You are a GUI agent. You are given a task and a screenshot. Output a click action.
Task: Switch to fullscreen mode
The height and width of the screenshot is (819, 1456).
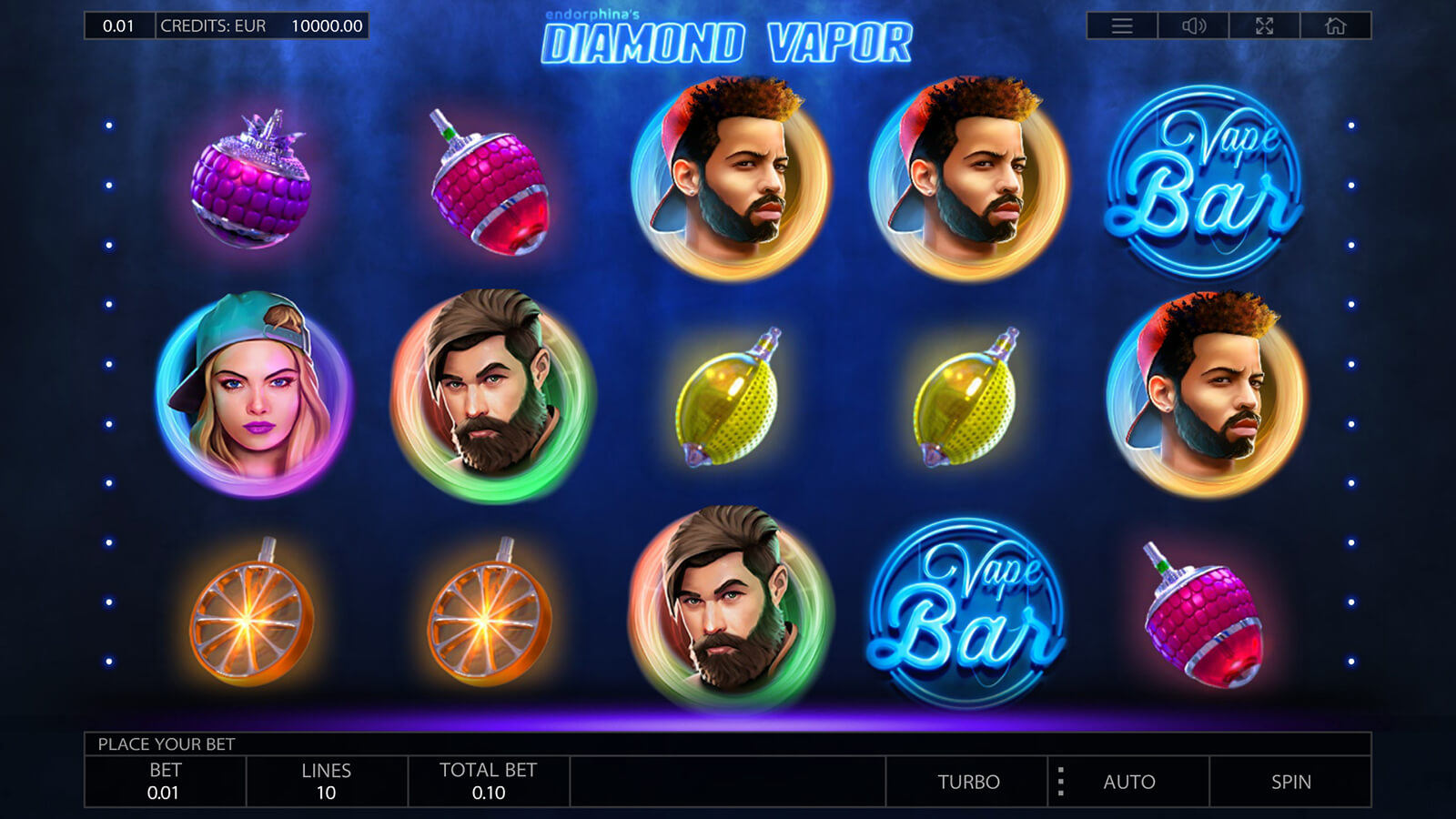1264,26
